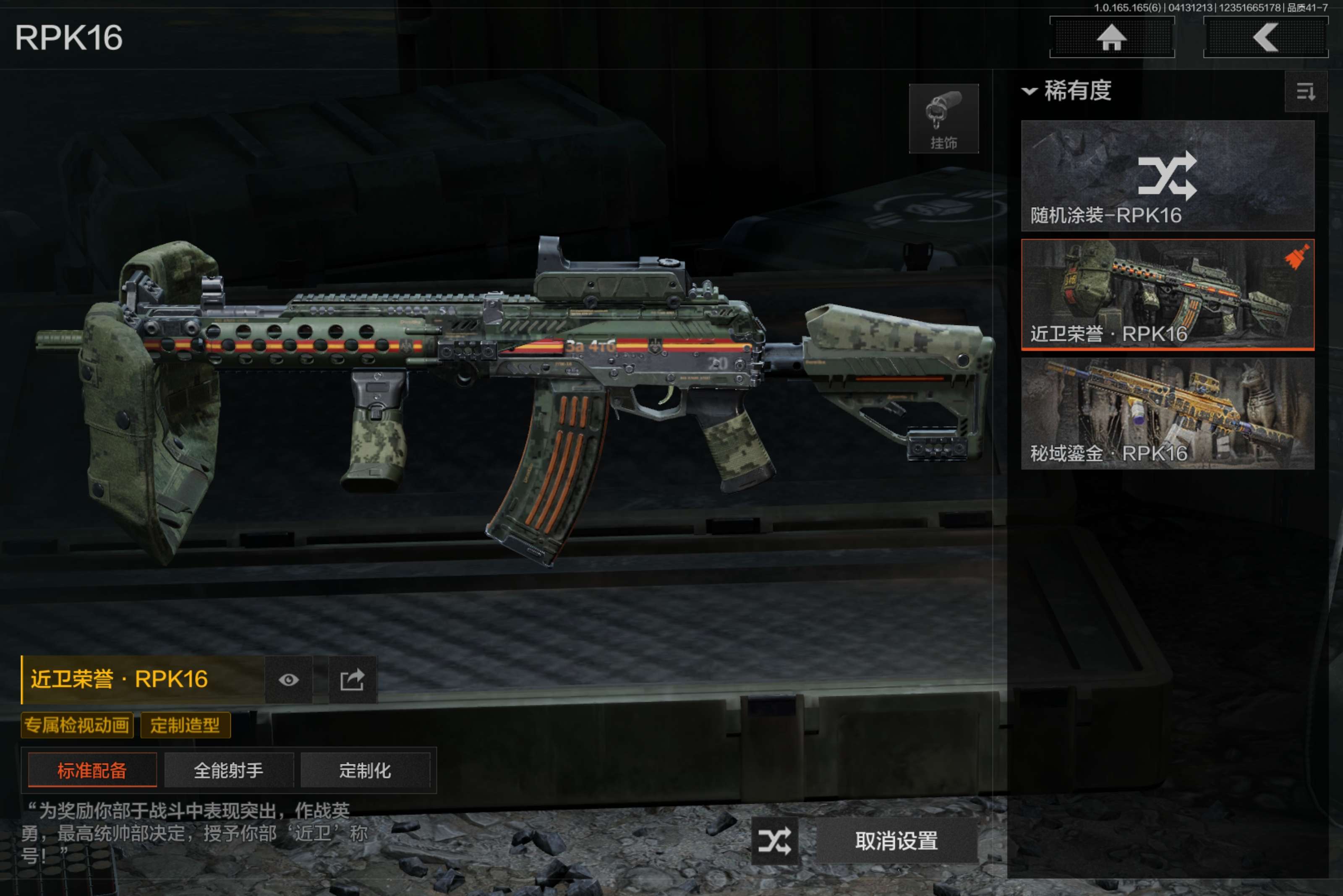Select the 随机涂装-RPK16 random skin
1343x896 pixels.
tap(1167, 175)
